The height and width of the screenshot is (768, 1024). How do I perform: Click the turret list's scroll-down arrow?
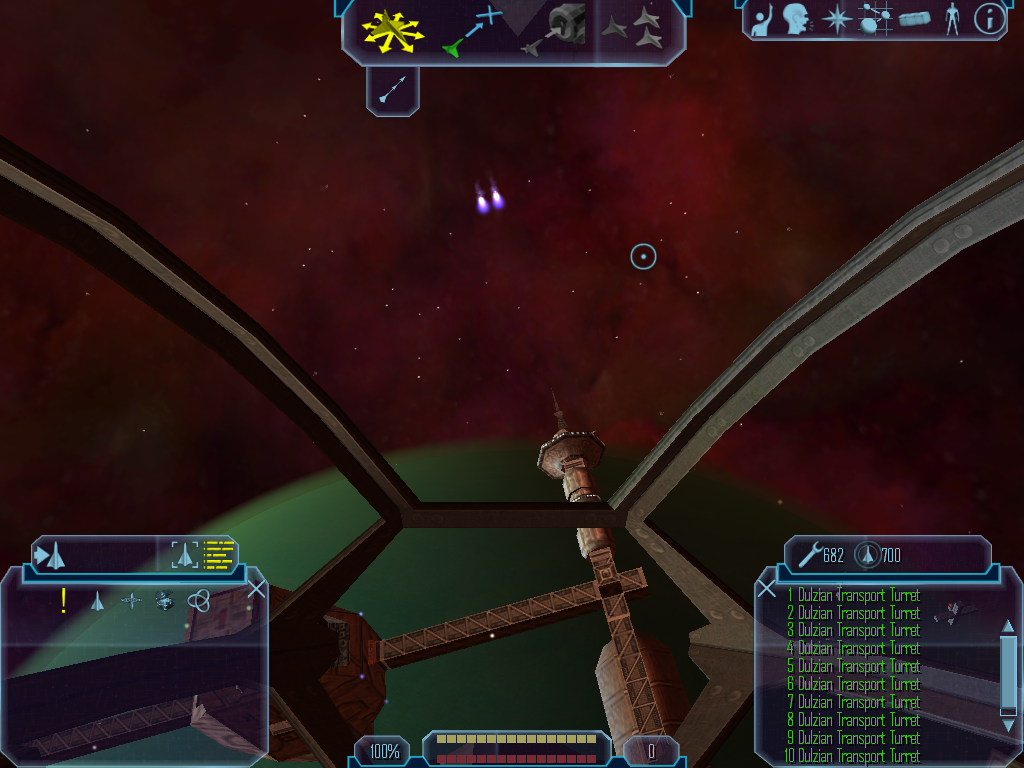click(x=1008, y=724)
